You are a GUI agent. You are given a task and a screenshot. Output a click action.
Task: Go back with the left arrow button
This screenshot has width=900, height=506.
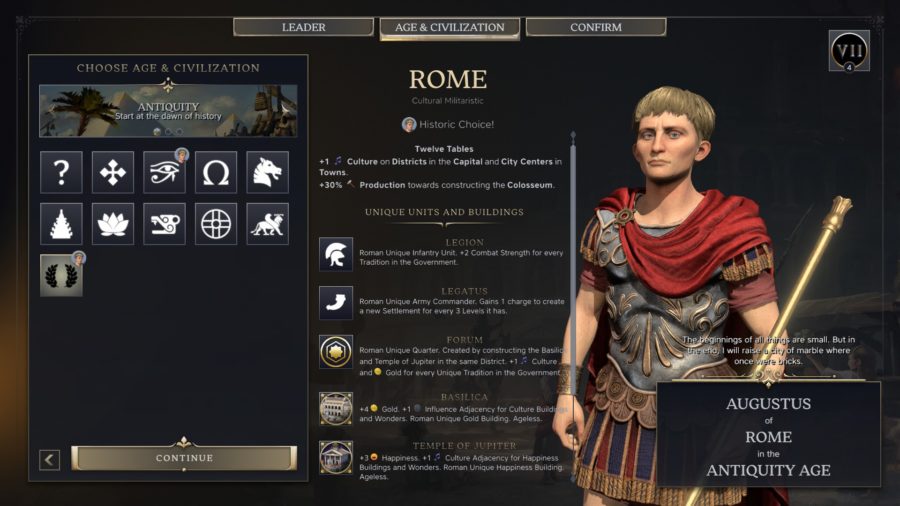(x=50, y=459)
